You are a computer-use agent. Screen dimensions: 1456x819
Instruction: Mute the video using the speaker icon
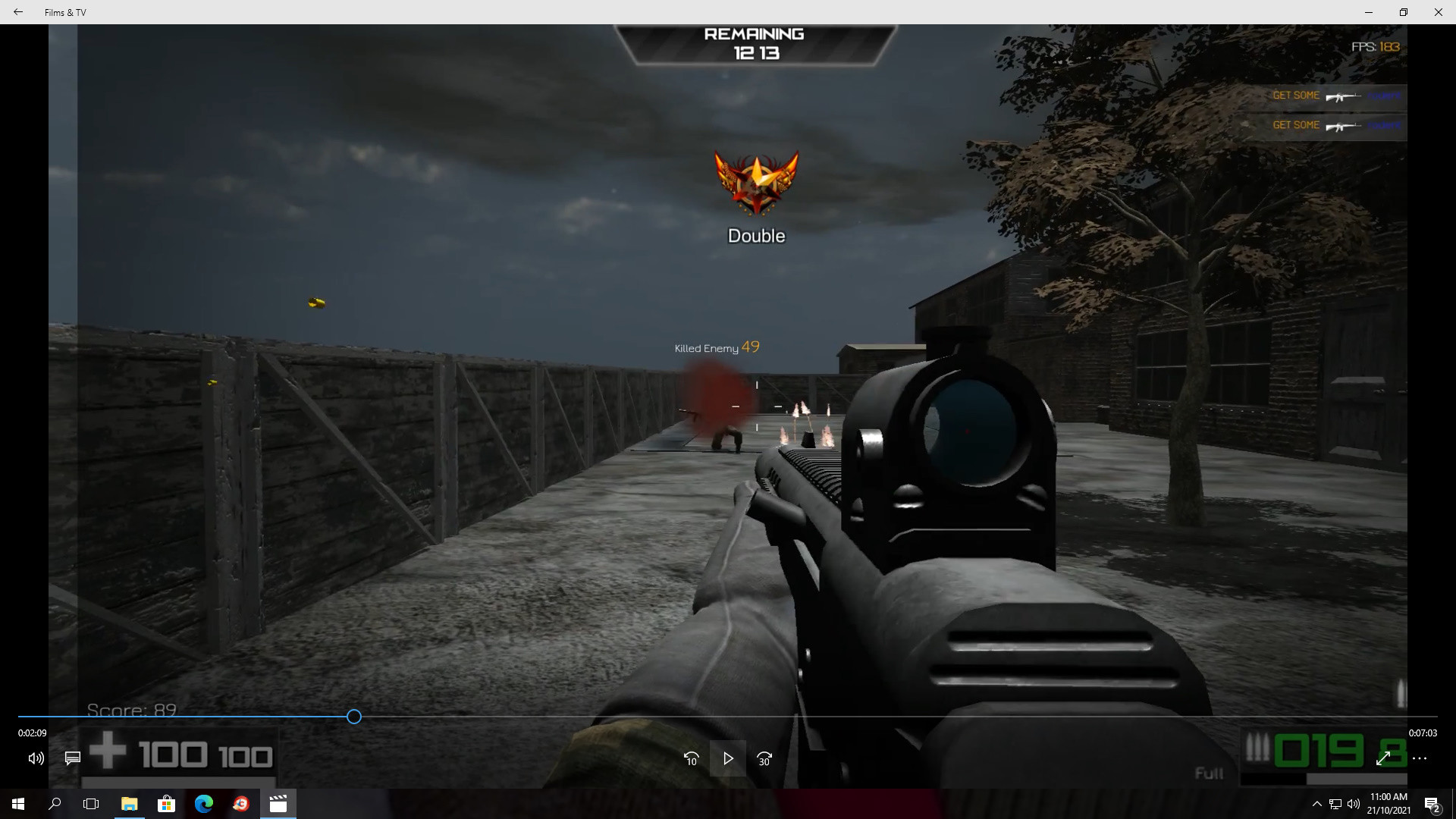pos(35,758)
